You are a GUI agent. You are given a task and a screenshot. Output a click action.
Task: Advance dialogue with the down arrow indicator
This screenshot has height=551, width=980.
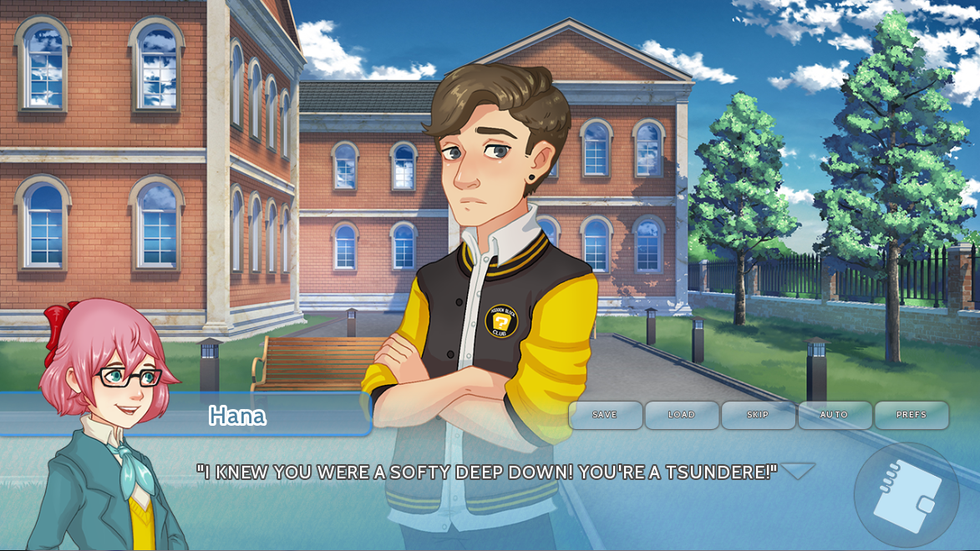[798, 470]
